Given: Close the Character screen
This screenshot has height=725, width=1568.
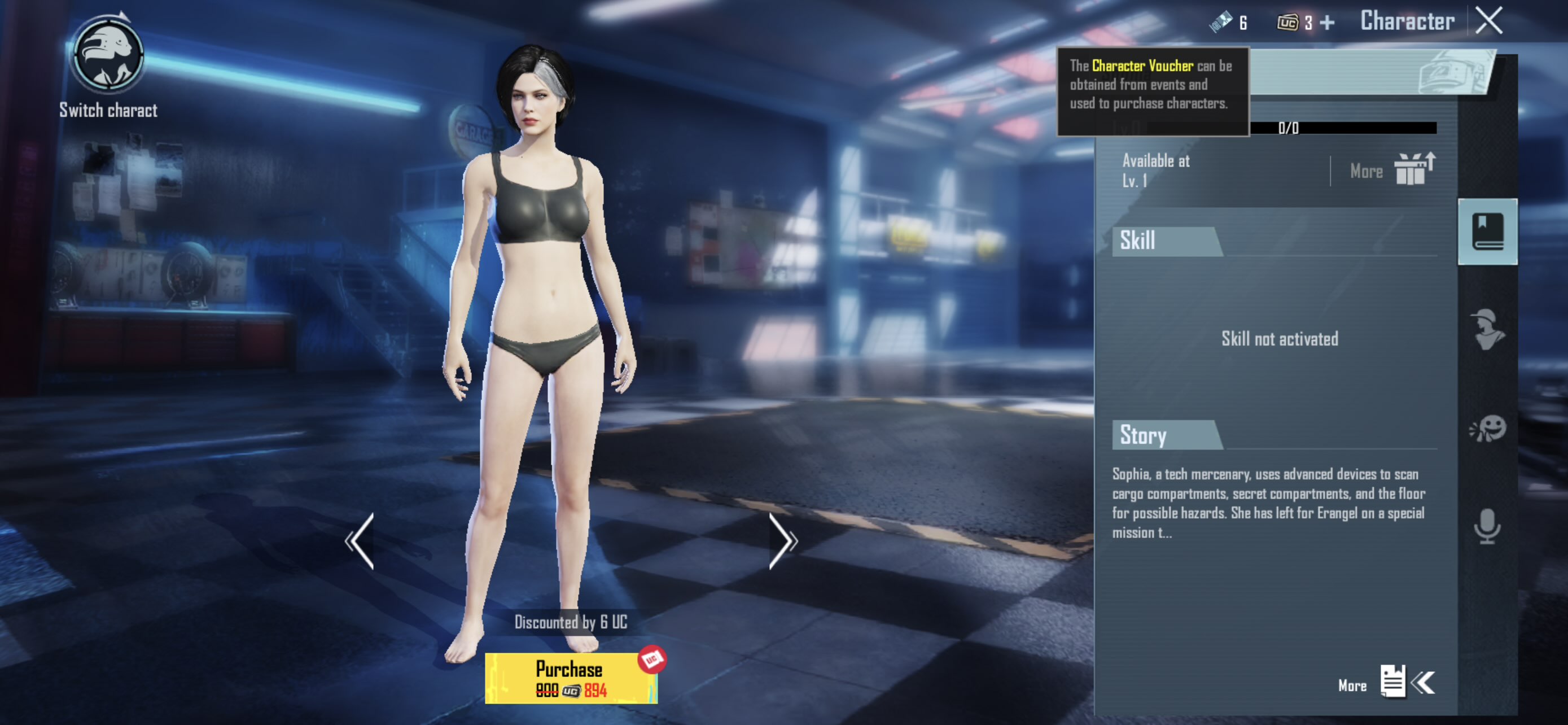Looking at the screenshot, I should click(x=1489, y=21).
